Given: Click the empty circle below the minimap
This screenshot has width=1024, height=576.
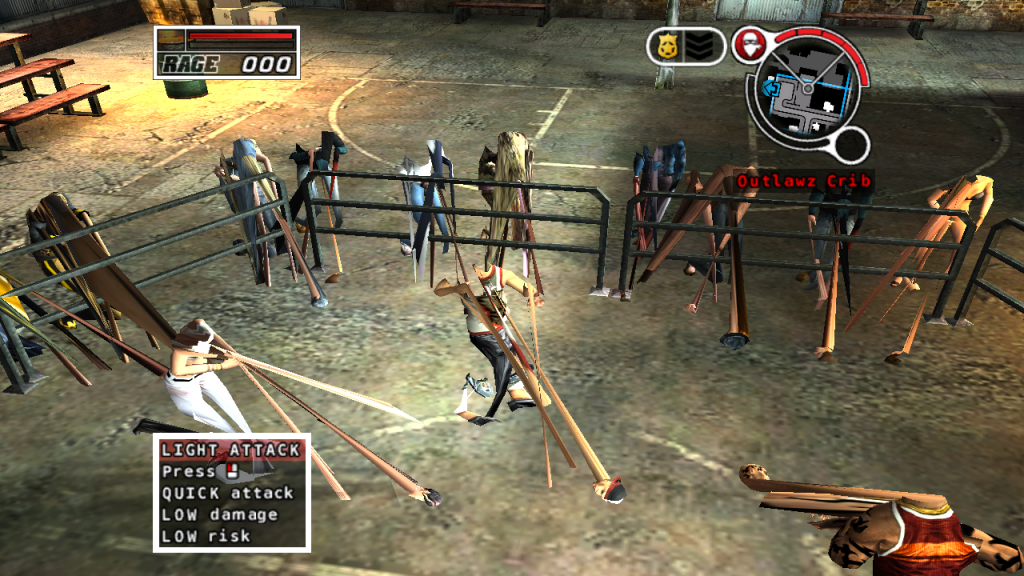Looking at the screenshot, I should (x=850, y=147).
